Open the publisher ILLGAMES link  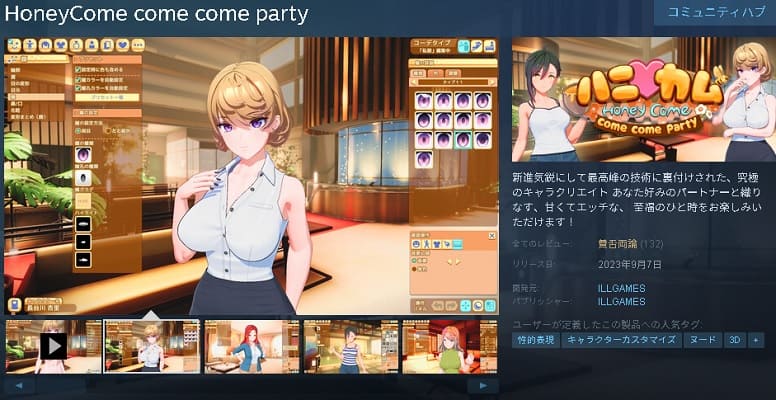[621, 300]
